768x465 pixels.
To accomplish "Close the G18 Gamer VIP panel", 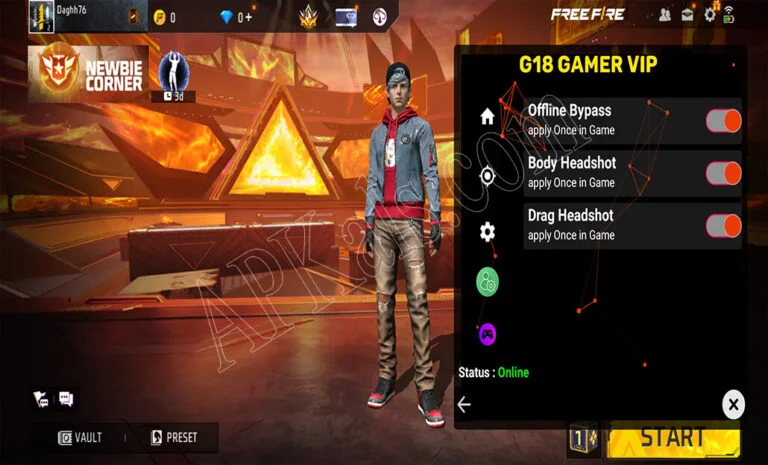I will pos(733,404).
